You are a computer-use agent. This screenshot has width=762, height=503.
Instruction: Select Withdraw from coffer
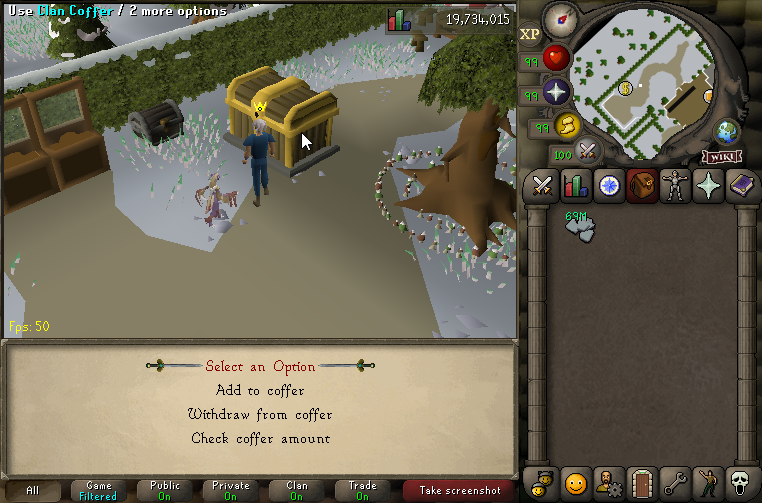click(x=260, y=414)
